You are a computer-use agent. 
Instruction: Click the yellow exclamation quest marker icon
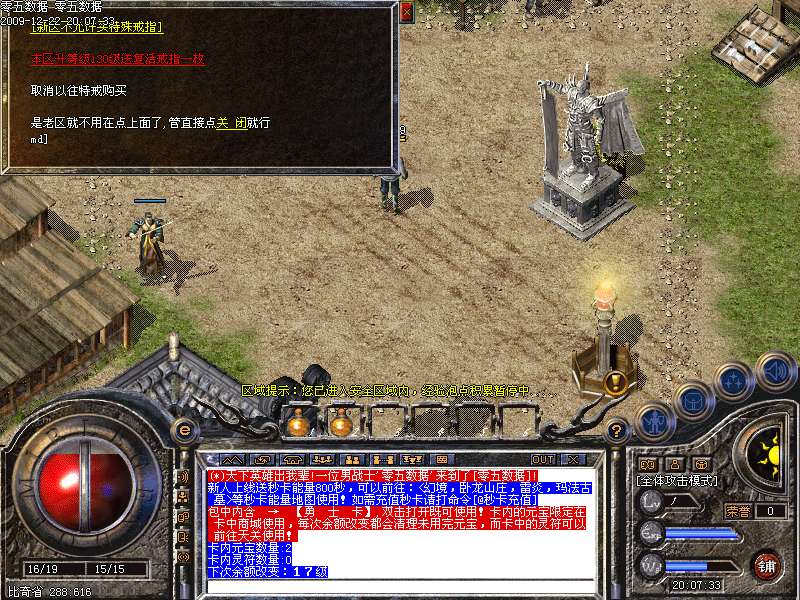click(614, 381)
